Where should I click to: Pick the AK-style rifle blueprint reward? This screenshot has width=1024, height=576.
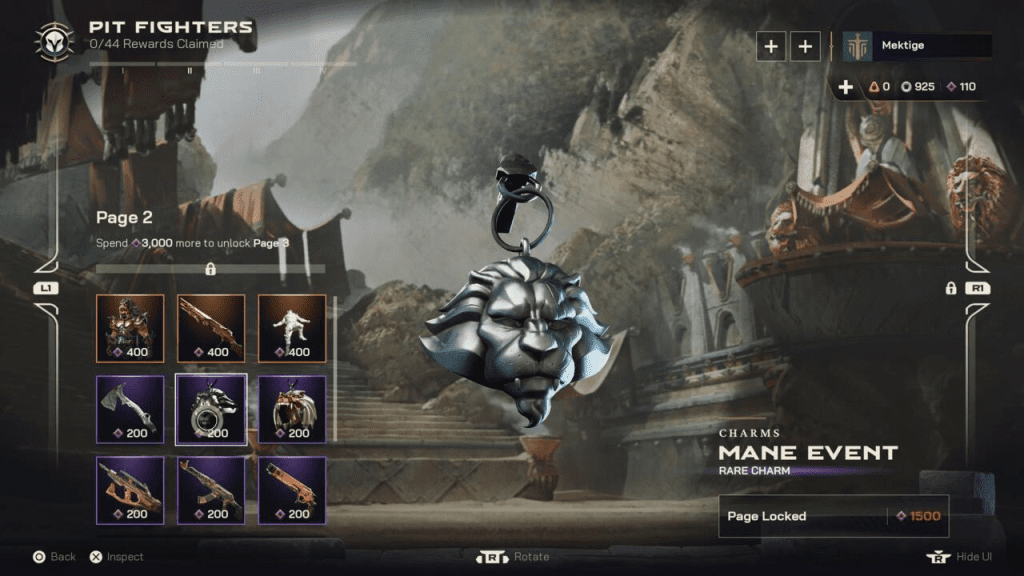211,490
